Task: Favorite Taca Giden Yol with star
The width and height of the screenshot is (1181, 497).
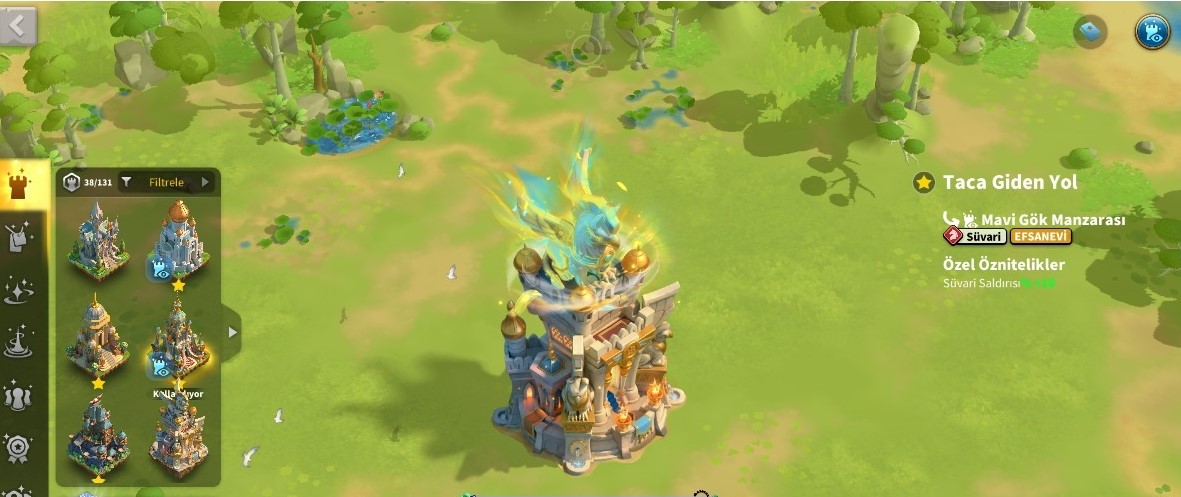Action: pyautogui.click(x=923, y=183)
